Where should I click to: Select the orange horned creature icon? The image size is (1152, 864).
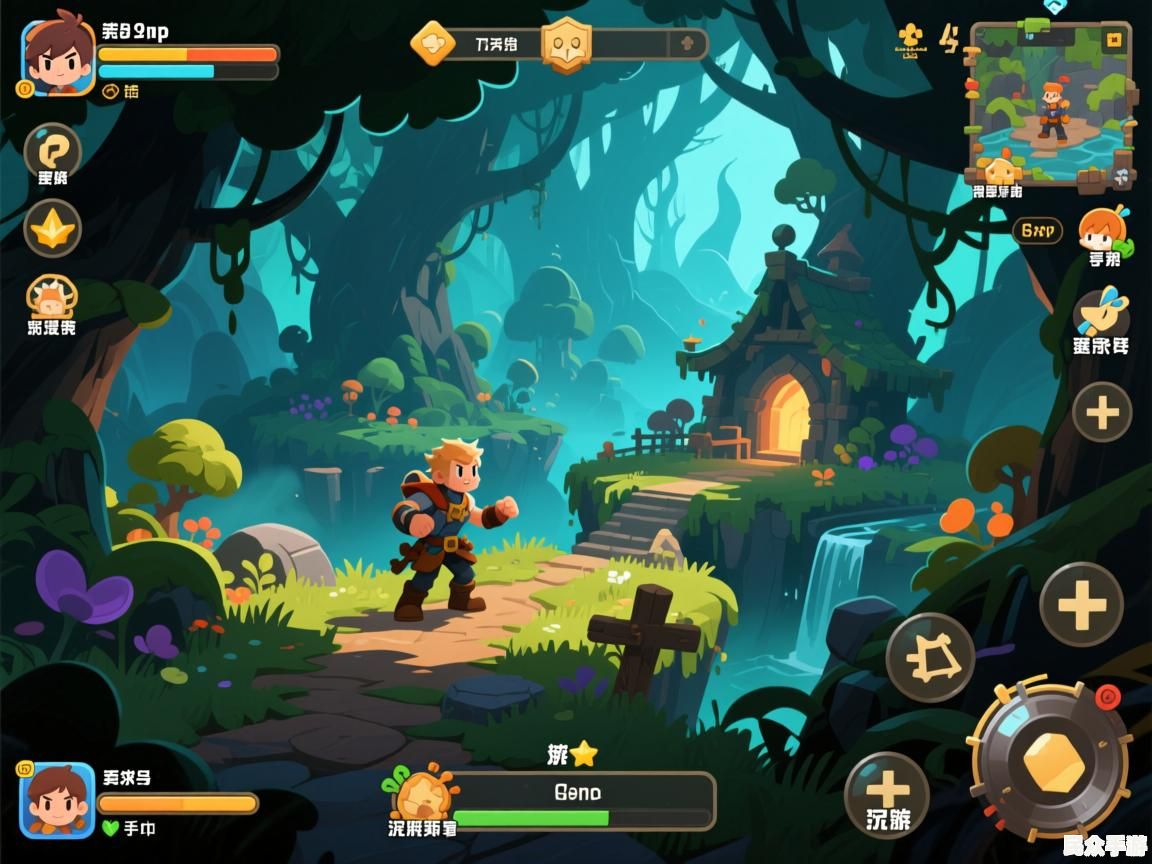tap(50, 299)
